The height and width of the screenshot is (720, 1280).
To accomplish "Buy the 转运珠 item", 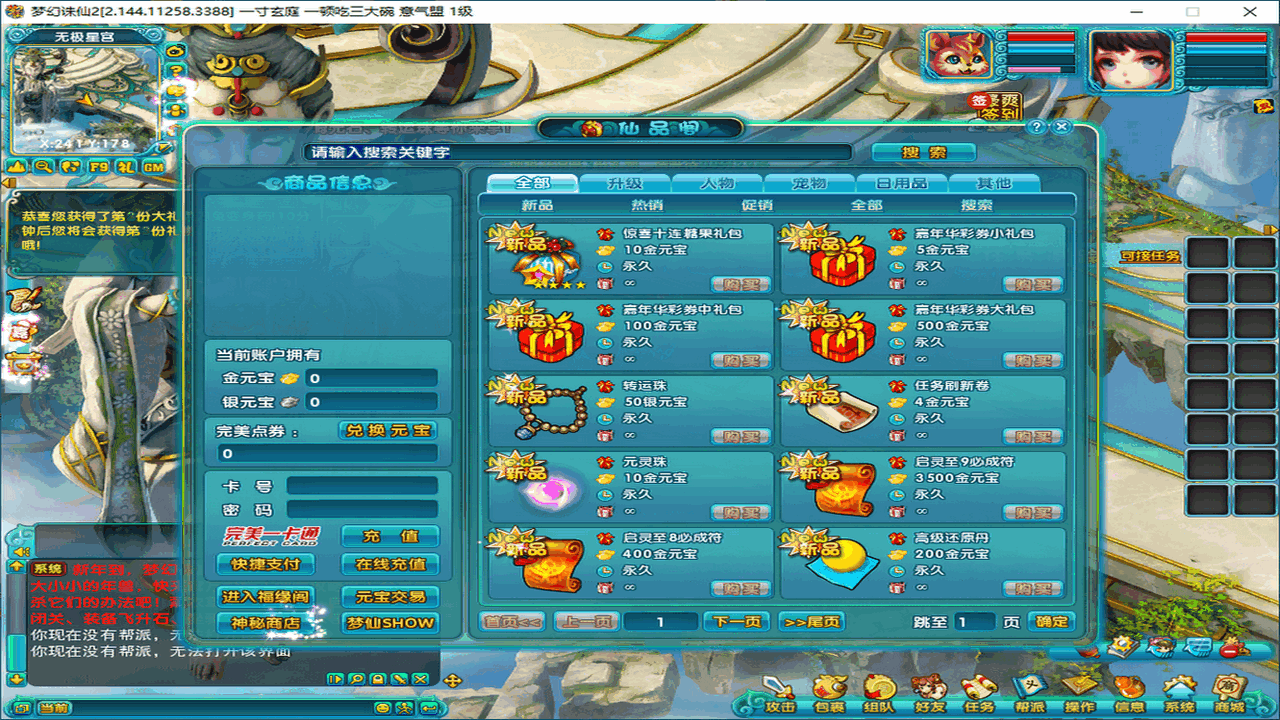I will coord(740,437).
